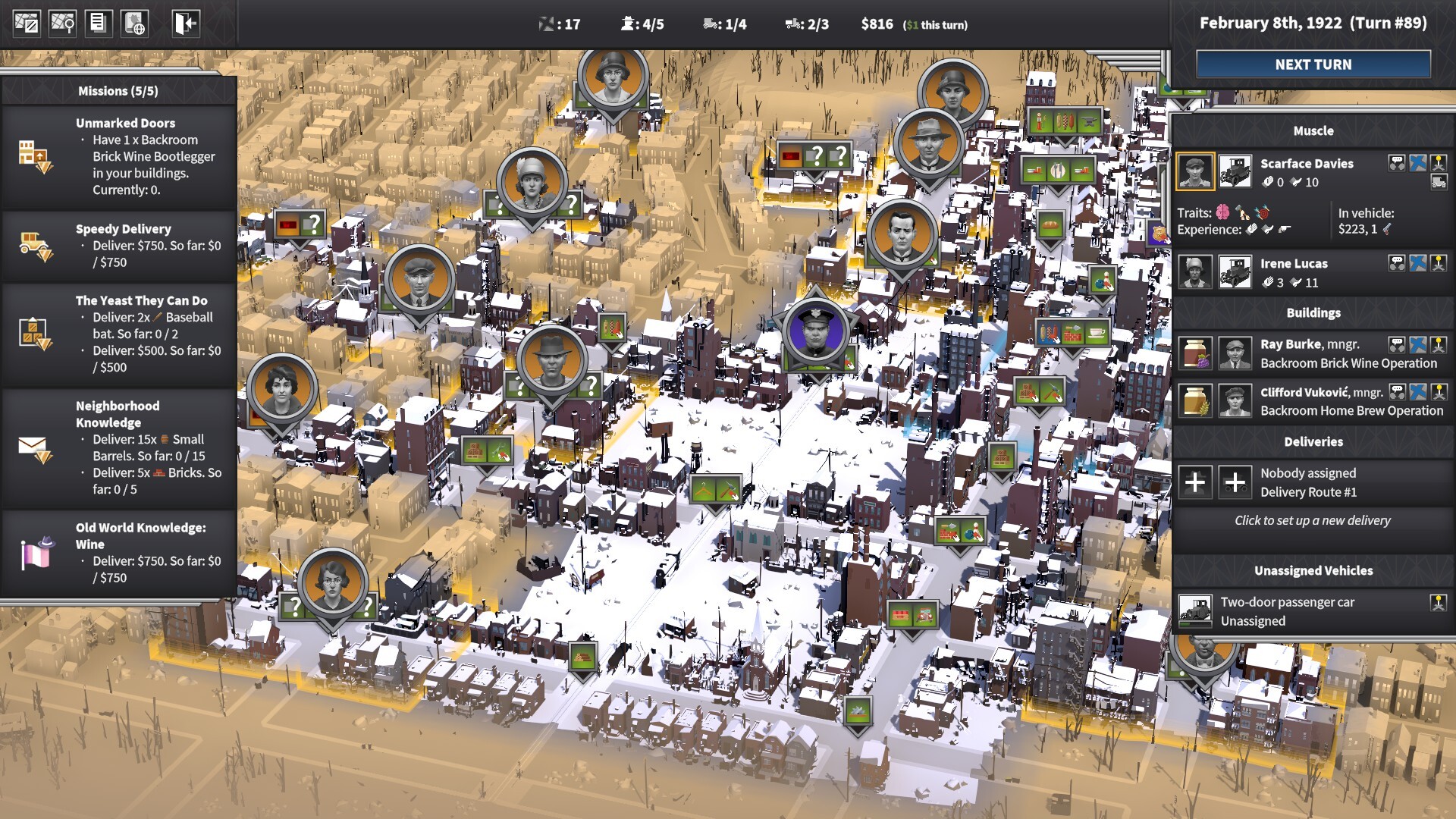The width and height of the screenshot is (1456, 819).
Task: Open Clifford Vuković's Home Brew Operation
Action: point(1351,401)
